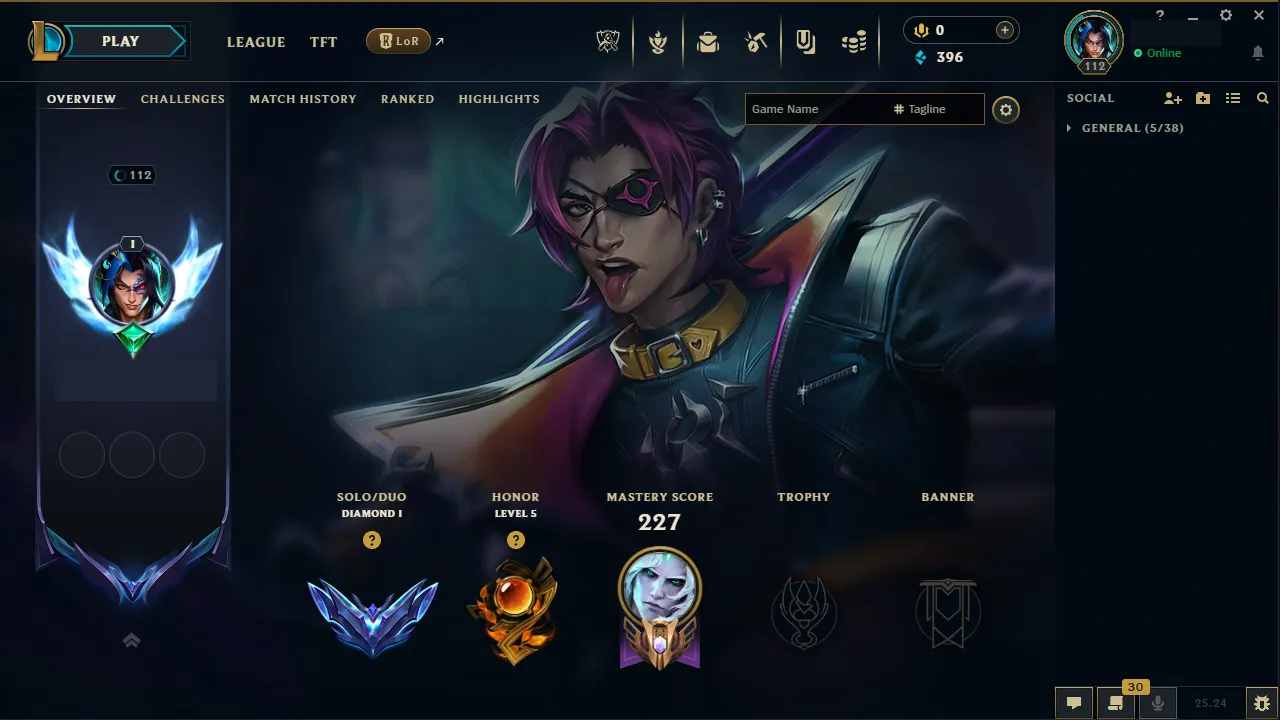The height and width of the screenshot is (720, 1280).
Task: Click the gear next to the summoner search bar
Action: (x=1006, y=109)
